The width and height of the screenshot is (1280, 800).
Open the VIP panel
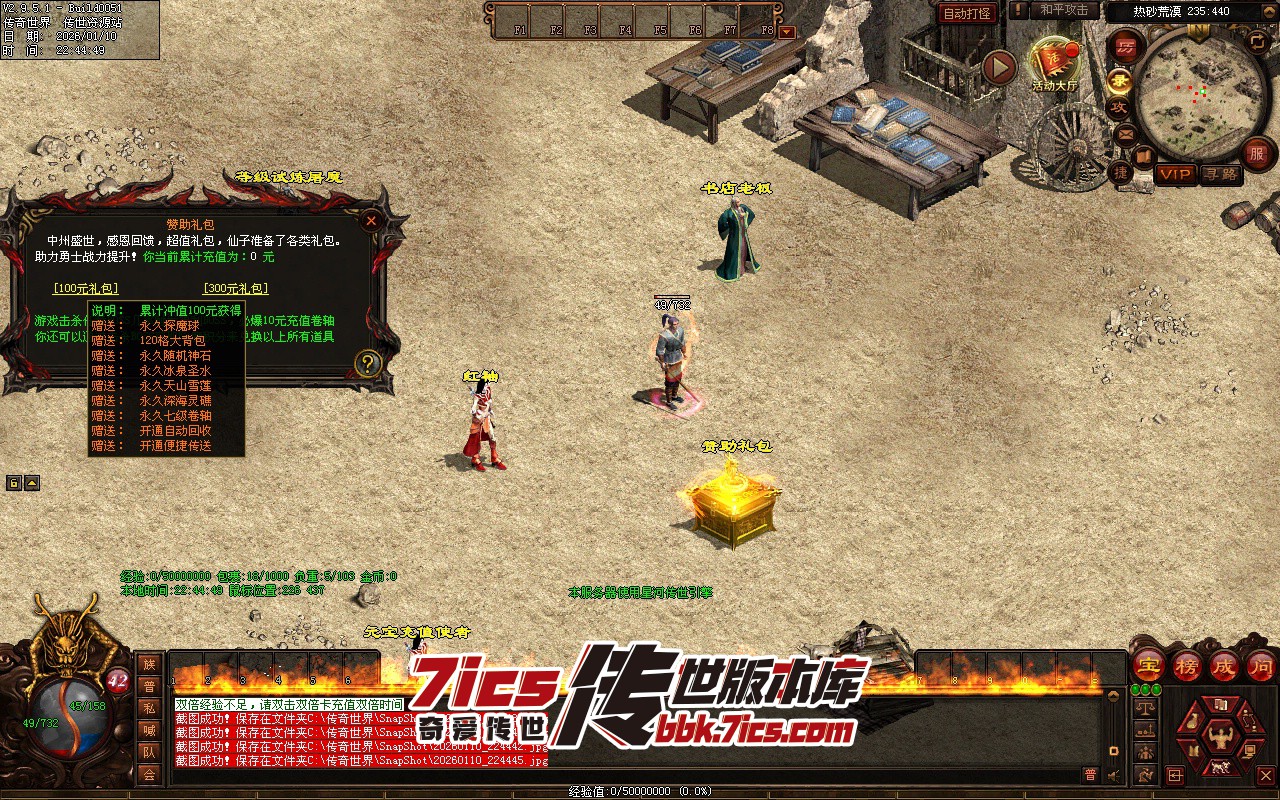click(1175, 174)
